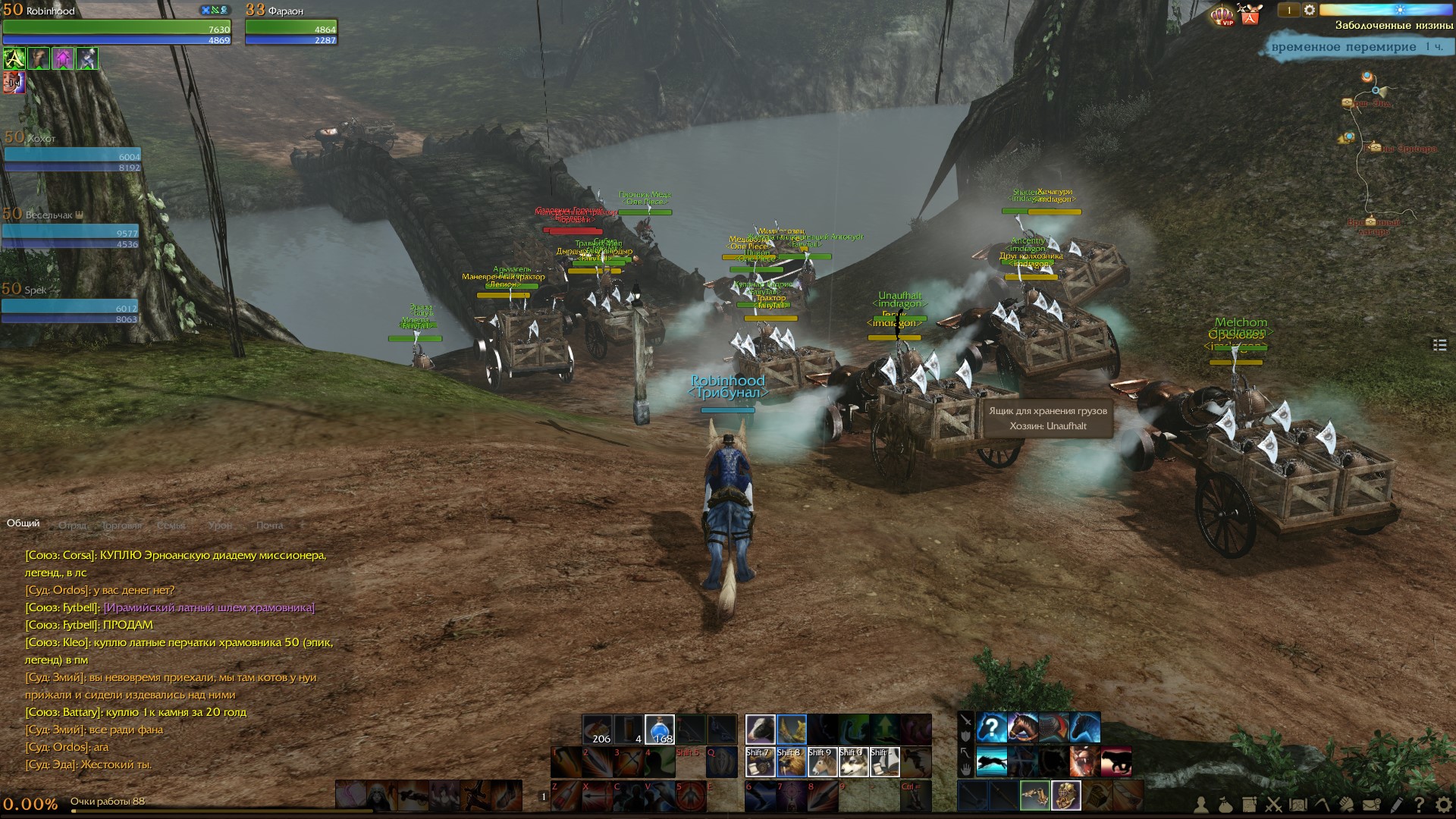Image resolution: width=1456 pixels, height=819 pixels.
Task: Open the inventory bag icon
Action: click(x=1225, y=805)
